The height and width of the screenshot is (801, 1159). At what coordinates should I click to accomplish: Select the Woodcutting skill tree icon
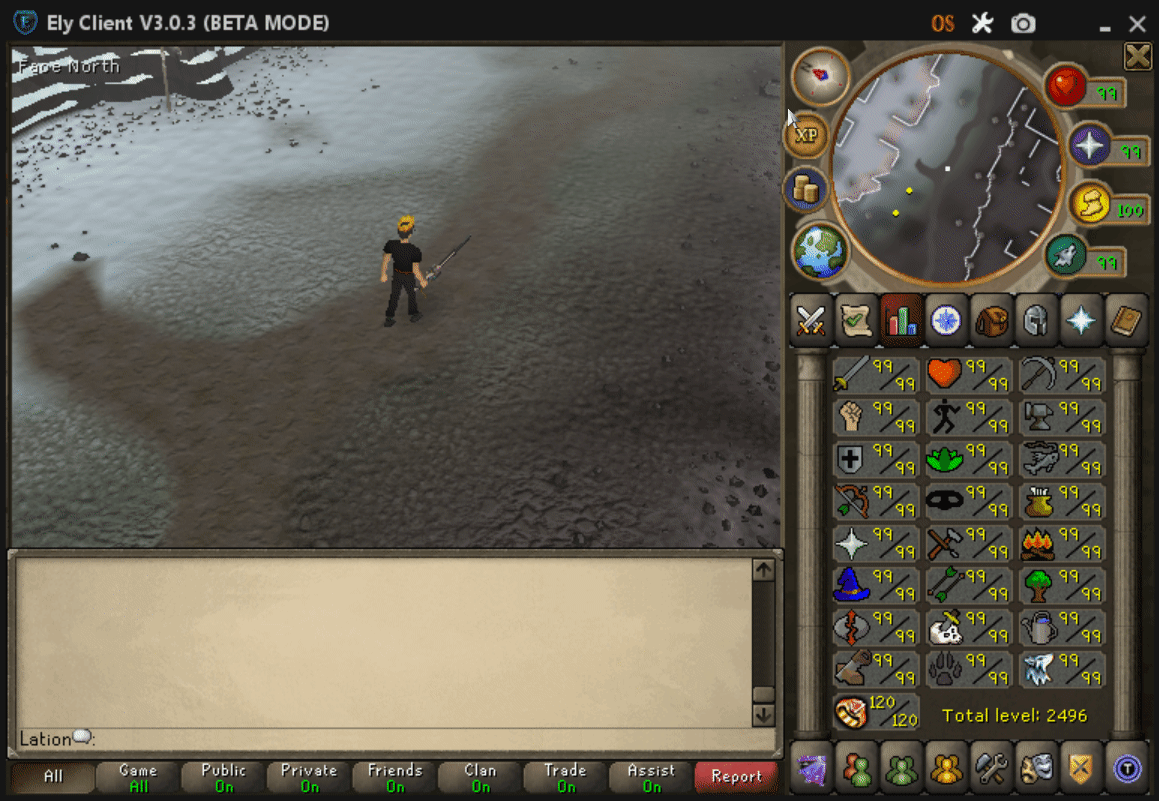pyautogui.click(x=1037, y=585)
